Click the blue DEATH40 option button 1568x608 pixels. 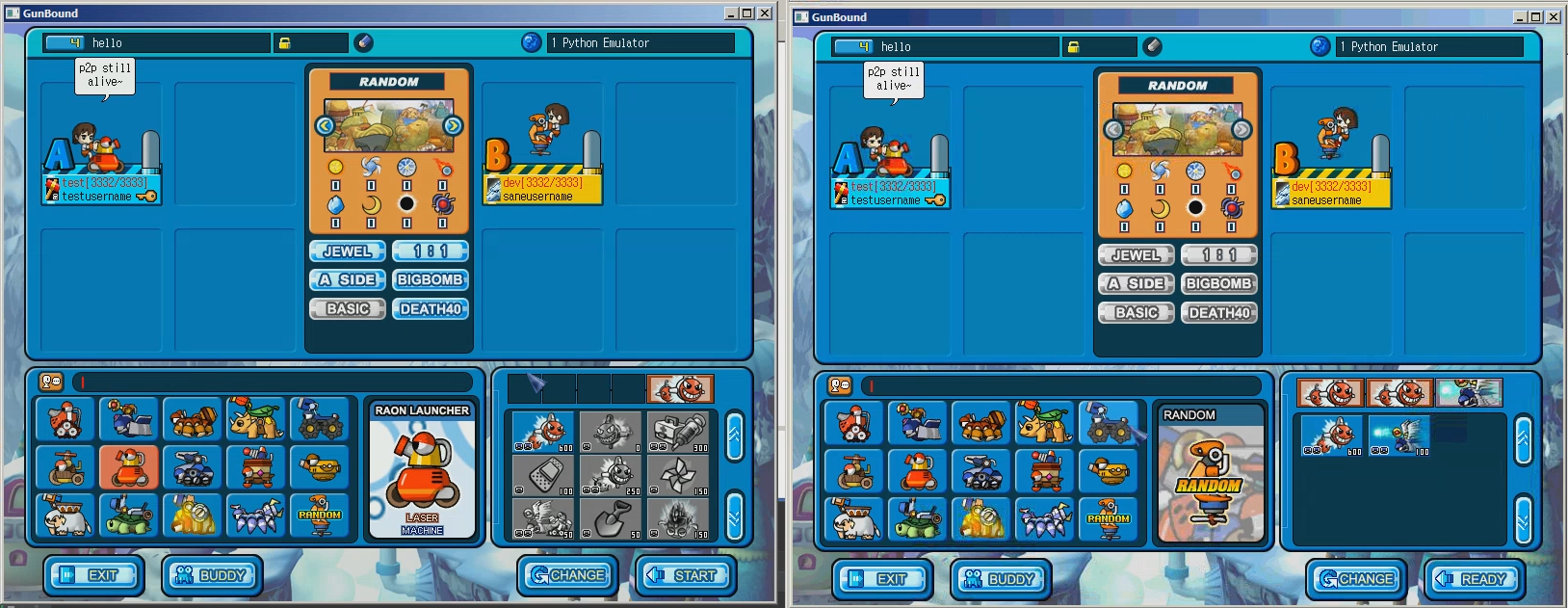click(x=430, y=309)
